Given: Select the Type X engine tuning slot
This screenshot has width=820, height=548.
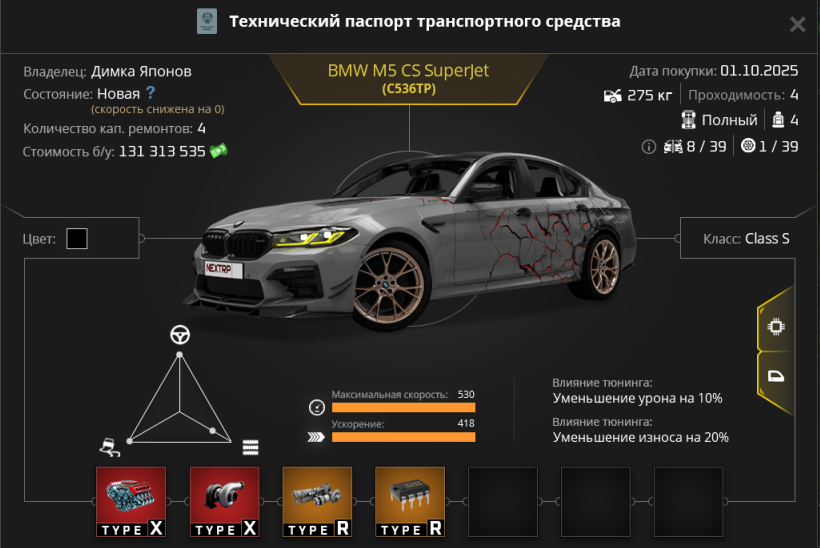Looking at the screenshot, I should [x=131, y=502].
